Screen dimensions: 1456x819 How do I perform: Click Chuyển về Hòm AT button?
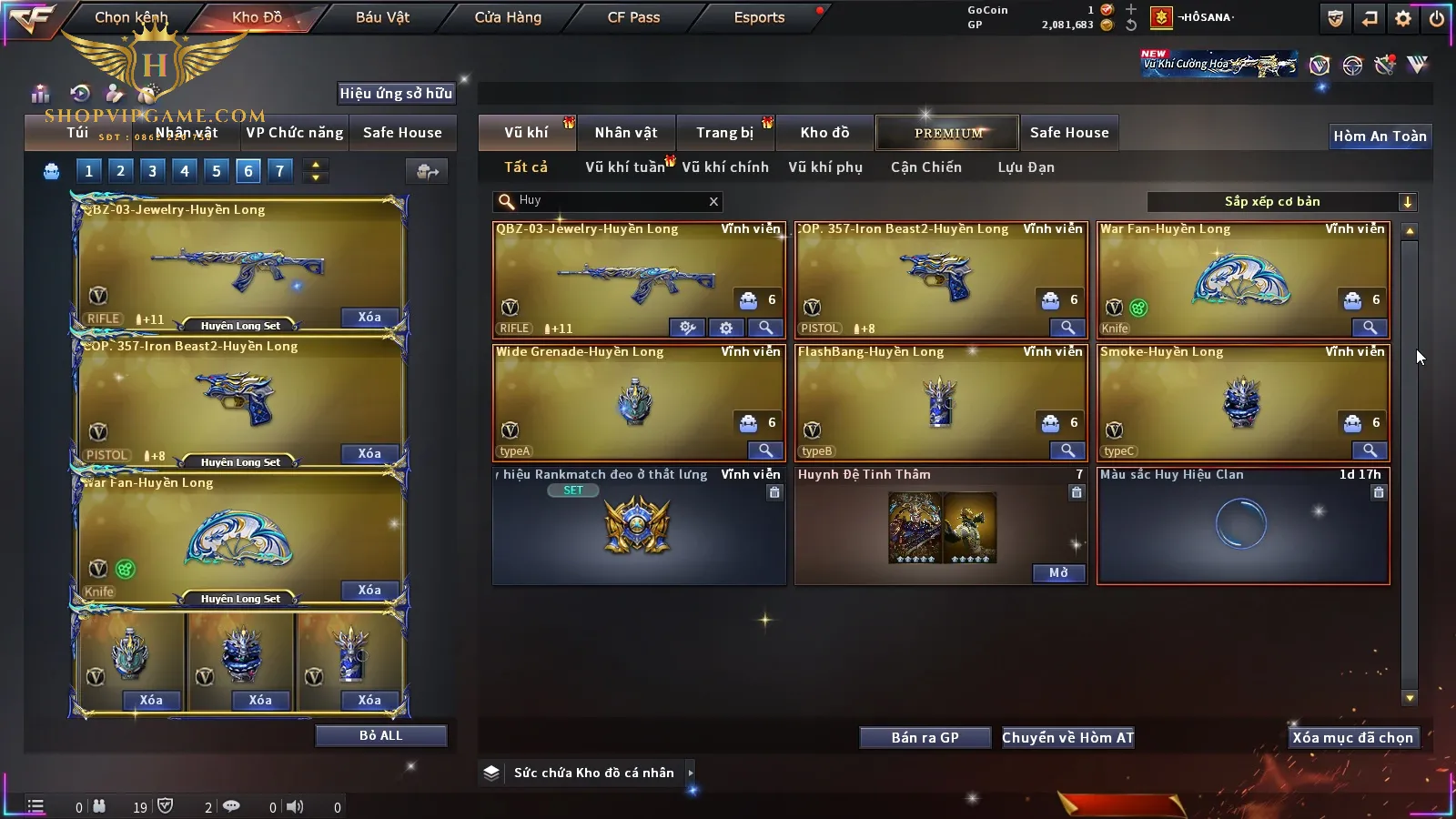[1067, 738]
